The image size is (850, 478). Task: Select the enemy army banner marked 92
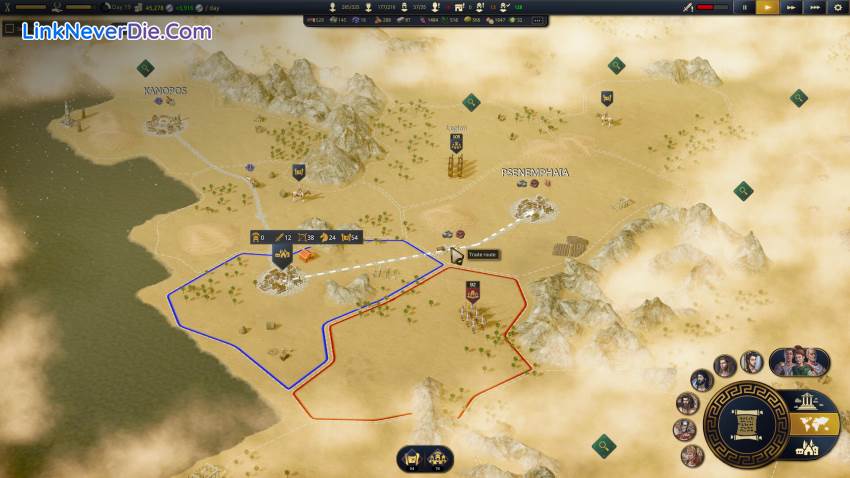click(471, 291)
